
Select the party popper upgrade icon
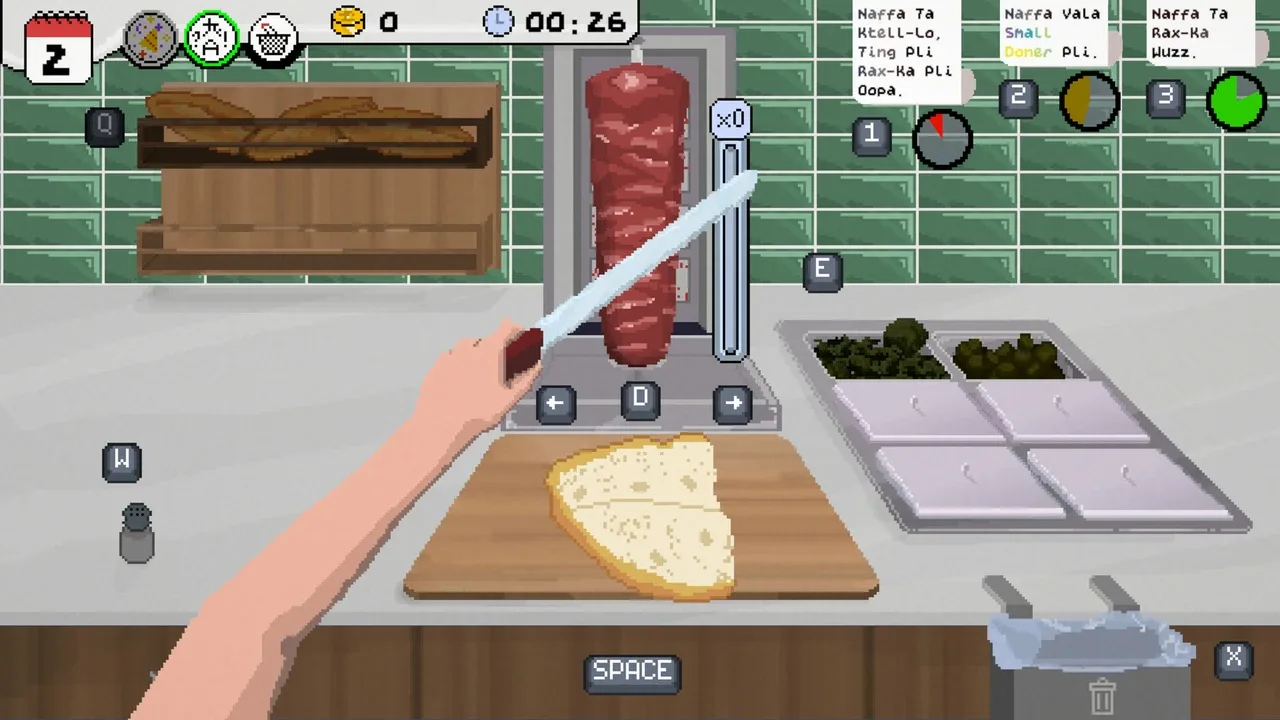tap(151, 38)
